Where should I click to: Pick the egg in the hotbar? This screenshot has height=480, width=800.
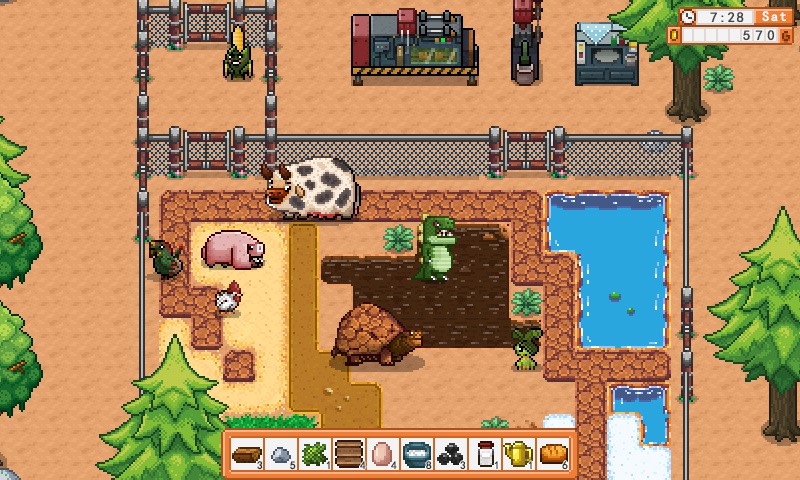[x=382, y=453]
